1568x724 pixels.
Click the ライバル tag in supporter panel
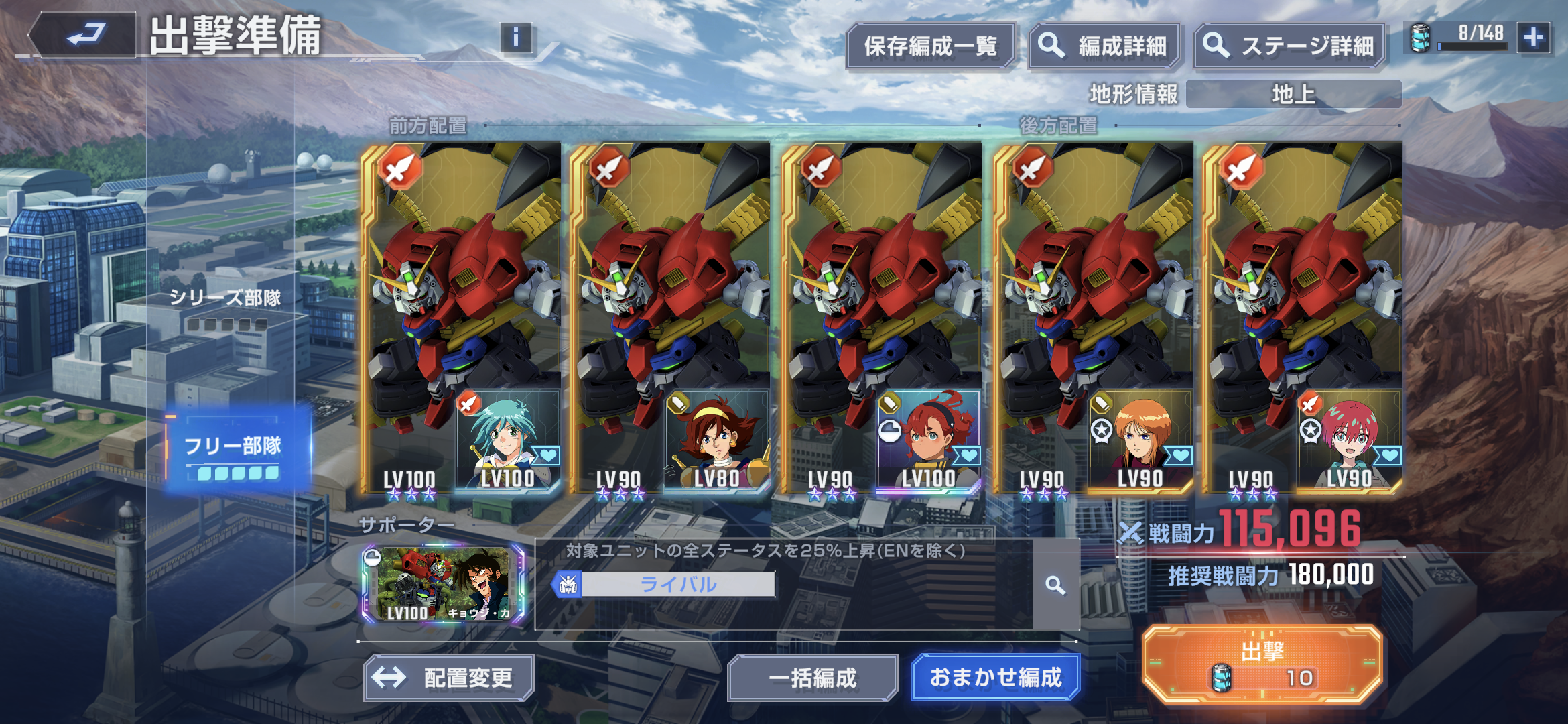click(677, 585)
